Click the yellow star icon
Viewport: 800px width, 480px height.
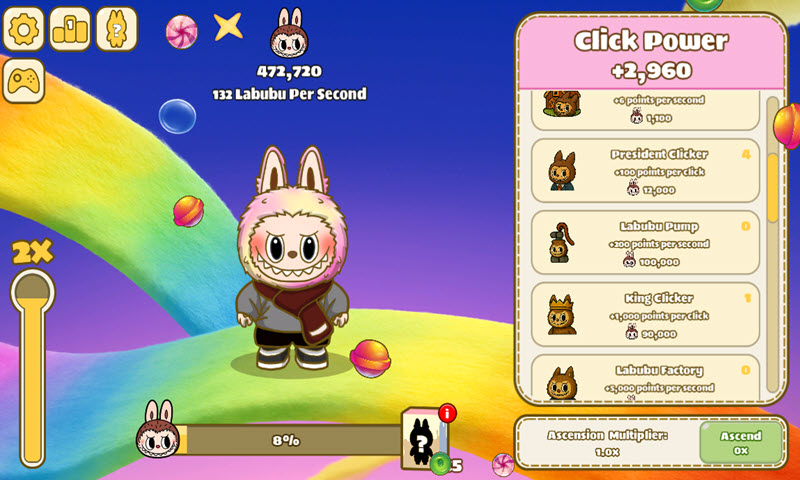pyautogui.click(x=228, y=27)
